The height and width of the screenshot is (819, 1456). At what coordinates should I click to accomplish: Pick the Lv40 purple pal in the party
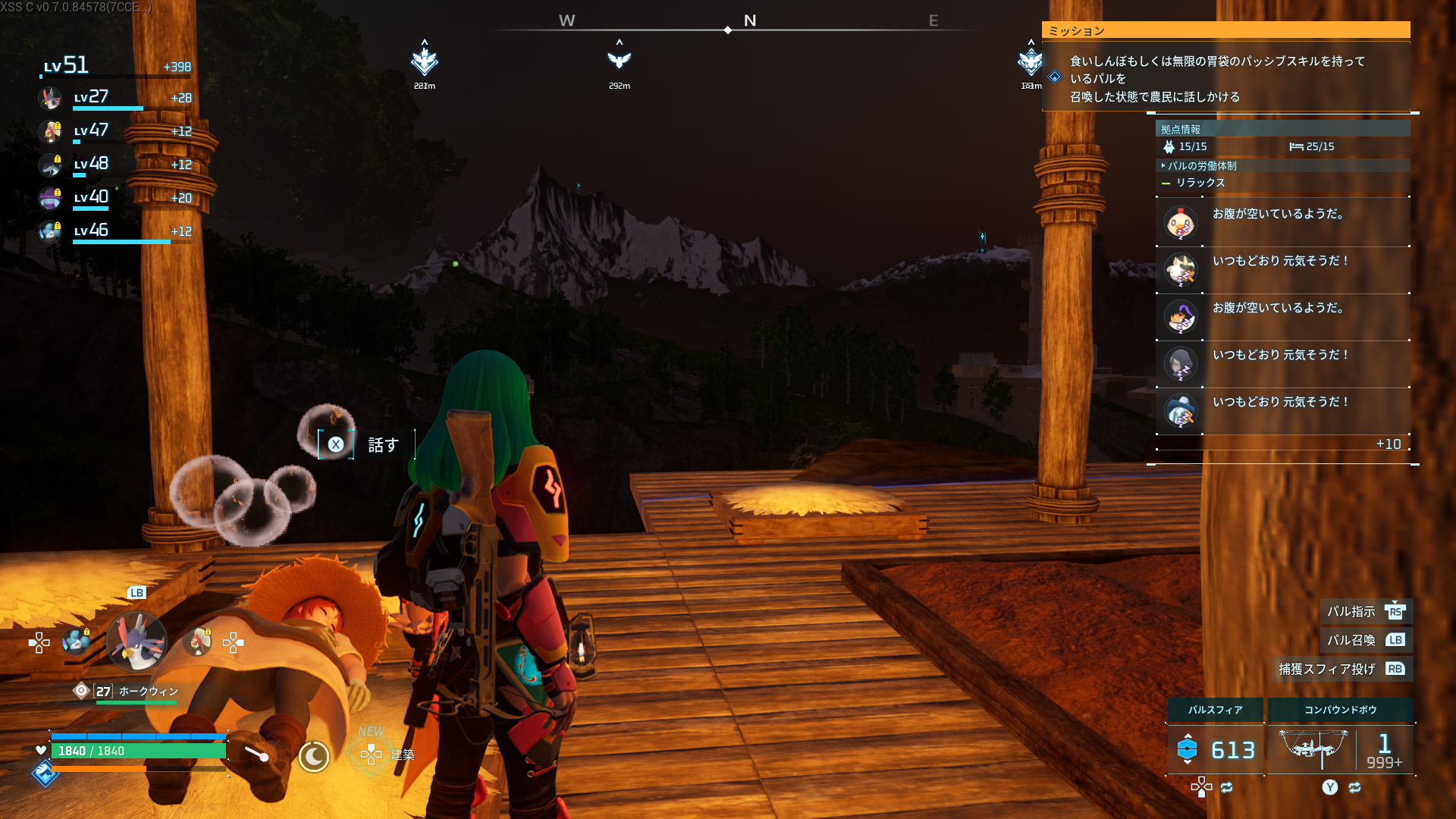click(x=114, y=198)
